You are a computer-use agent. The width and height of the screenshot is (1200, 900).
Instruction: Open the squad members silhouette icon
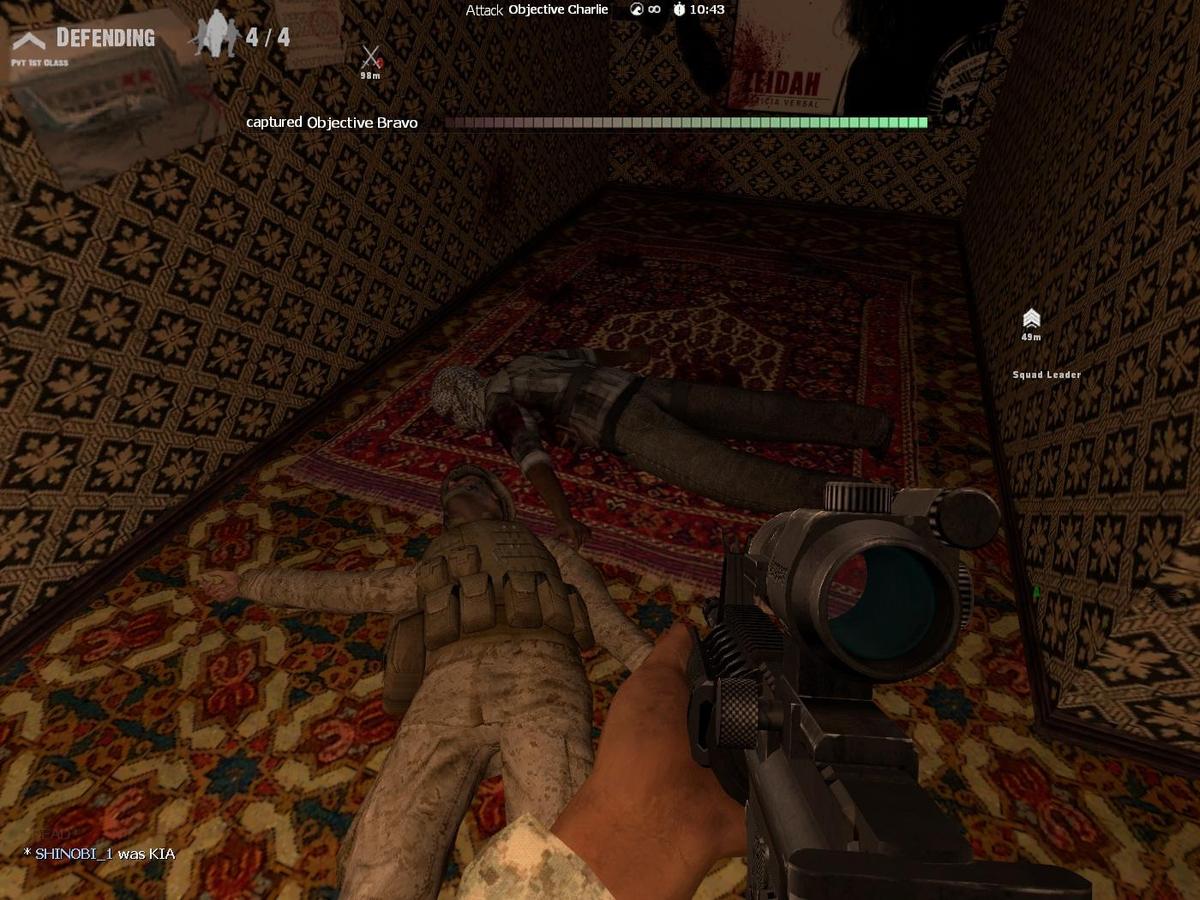[x=216, y=36]
